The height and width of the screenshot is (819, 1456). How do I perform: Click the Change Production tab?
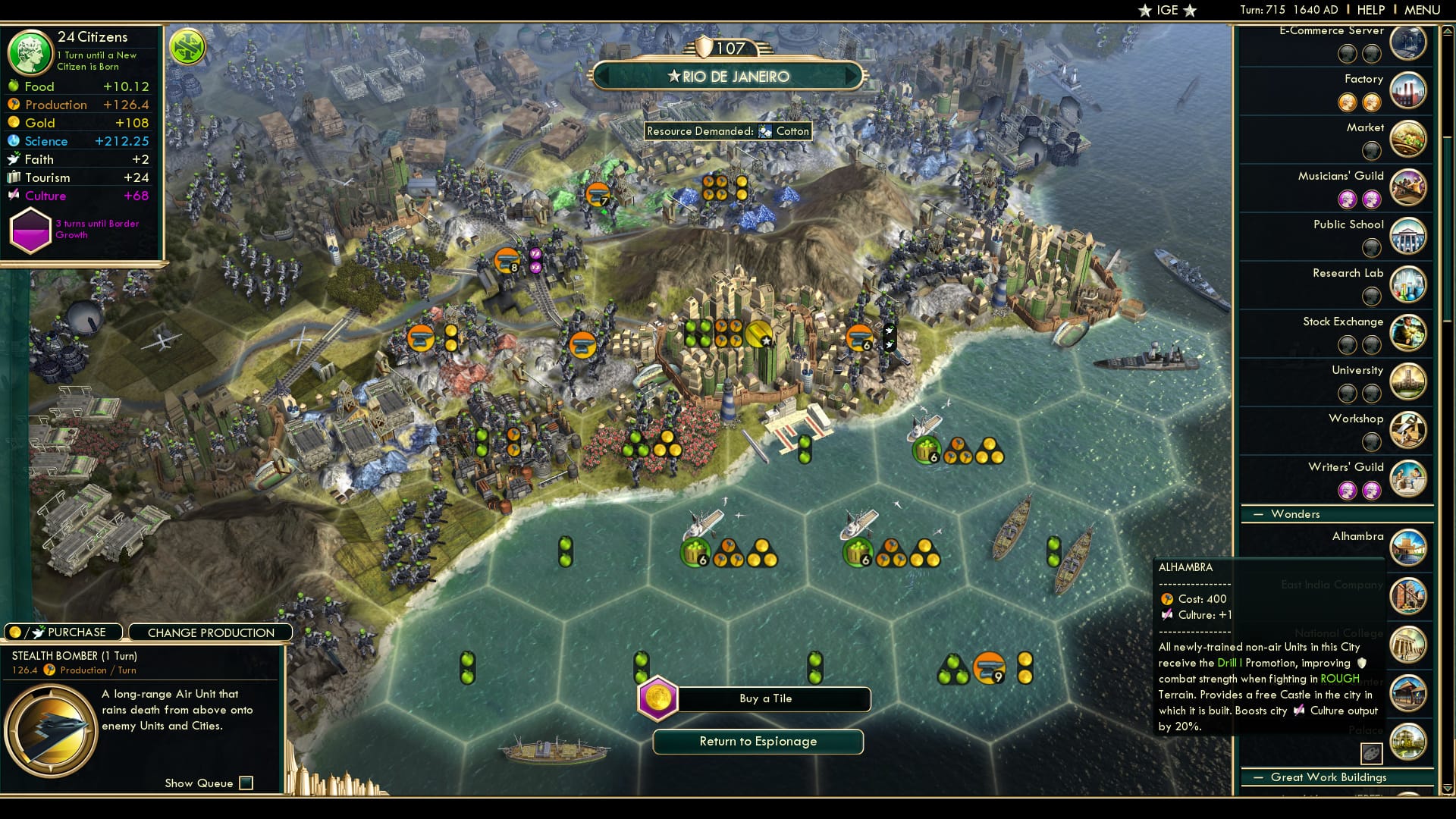click(x=210, y=632)
